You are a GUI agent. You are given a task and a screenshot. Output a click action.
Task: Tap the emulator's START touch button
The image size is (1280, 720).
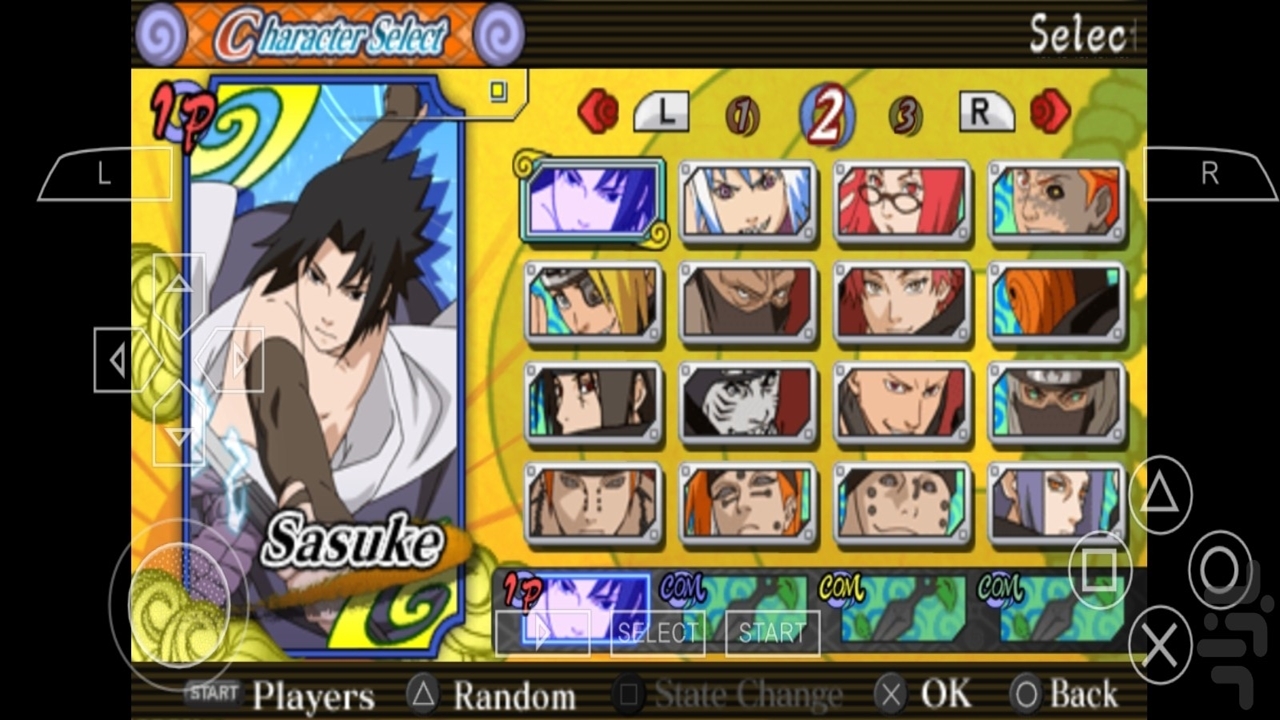point(772,632)
